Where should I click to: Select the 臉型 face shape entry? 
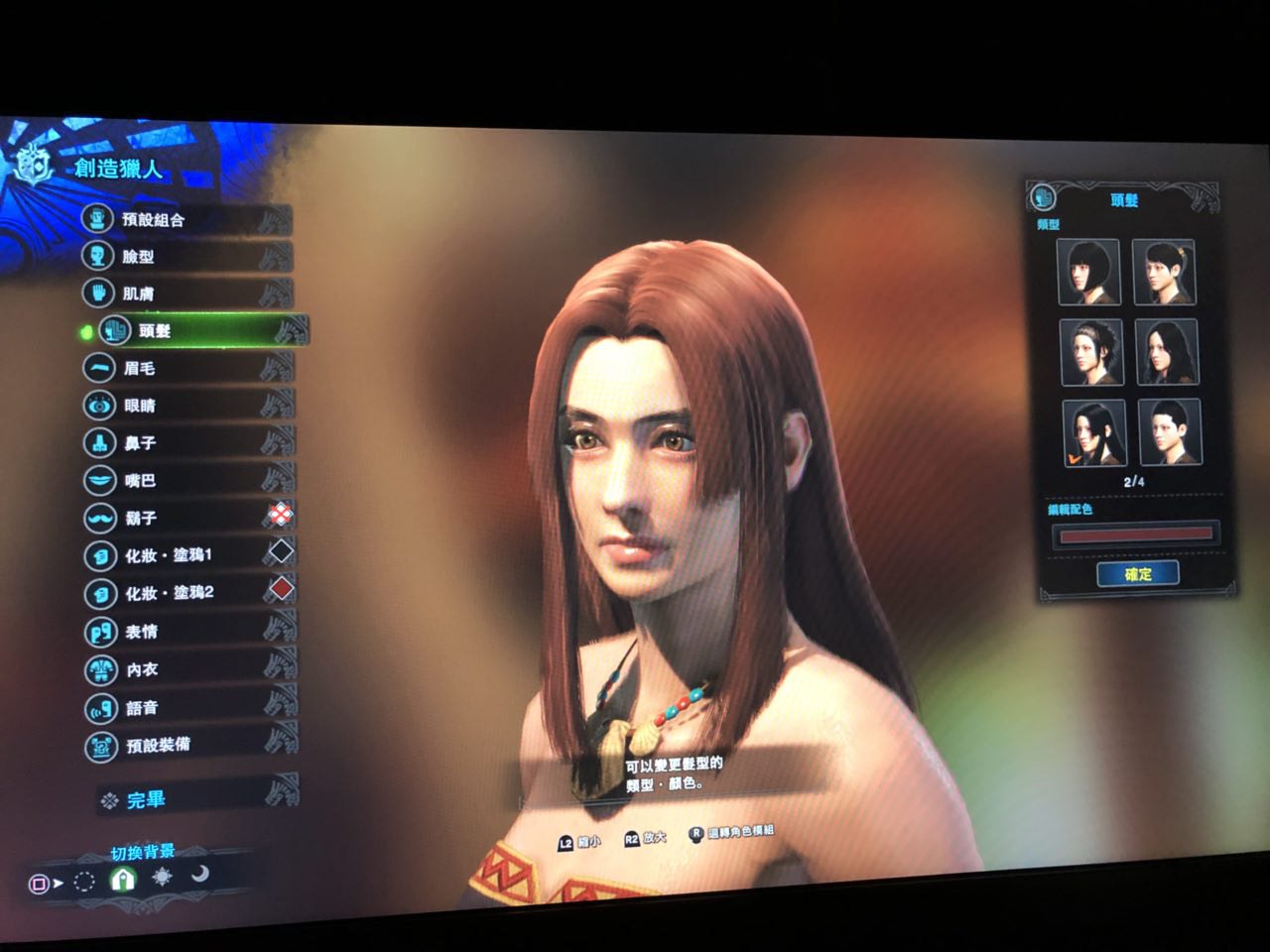(x=139, y=257)
